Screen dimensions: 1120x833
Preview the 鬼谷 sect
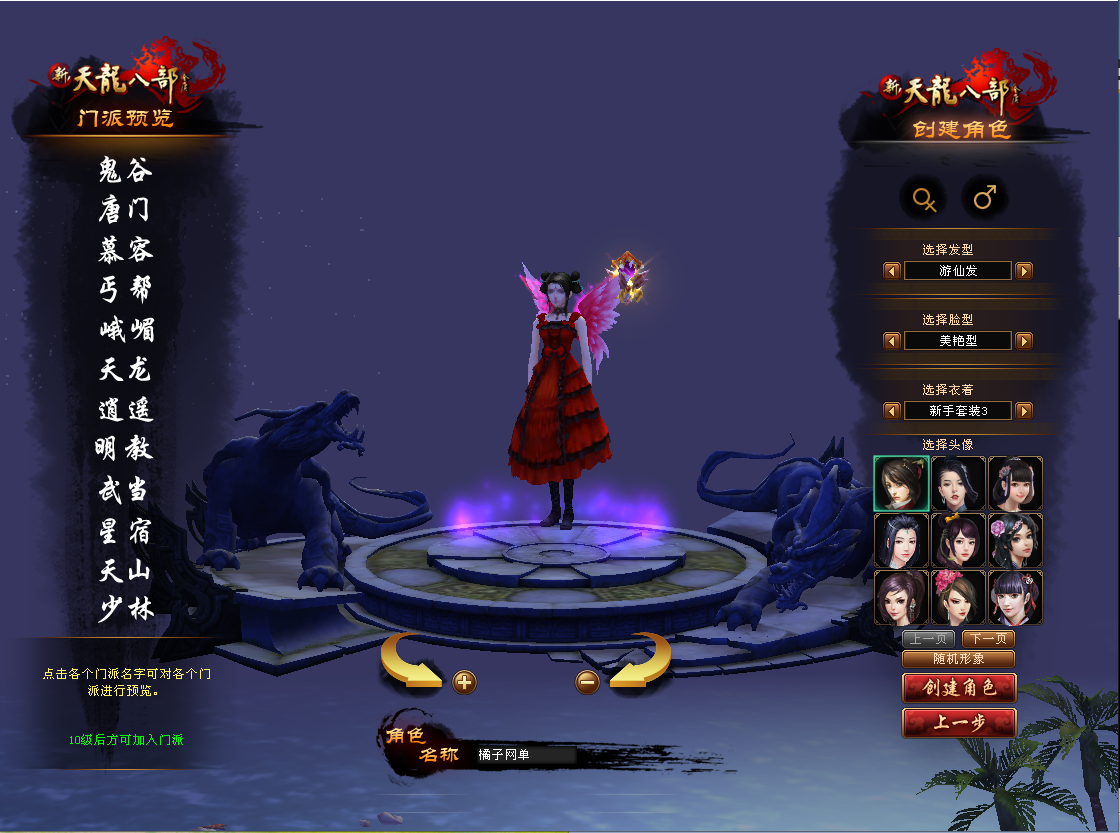[x=126, y=170]
